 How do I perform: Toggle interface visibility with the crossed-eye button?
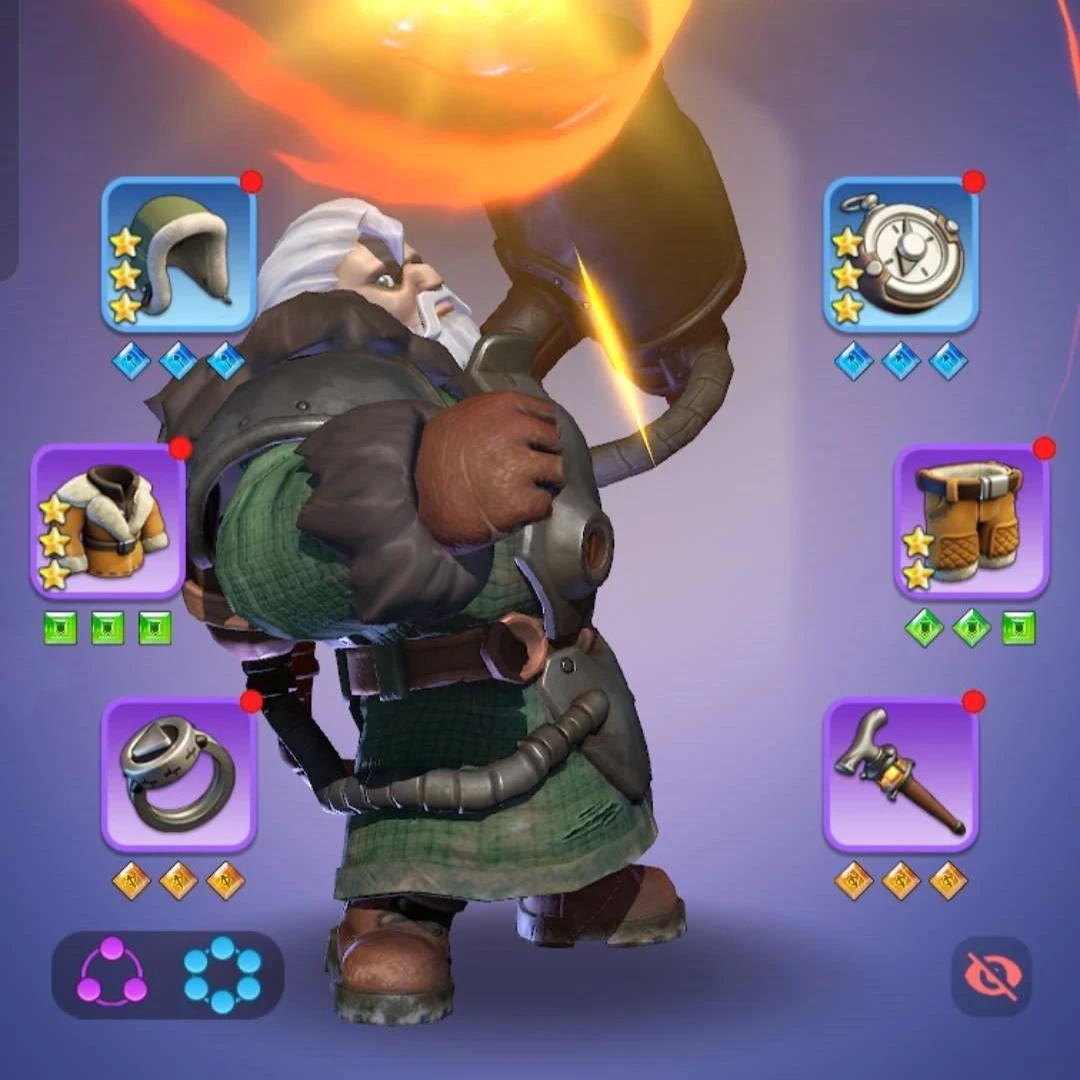[x=991, y=976]
